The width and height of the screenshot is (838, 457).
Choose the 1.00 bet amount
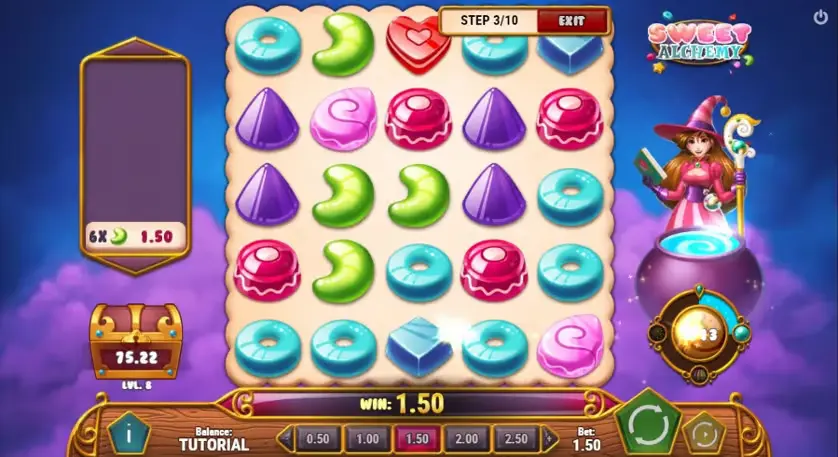(367, 438)
